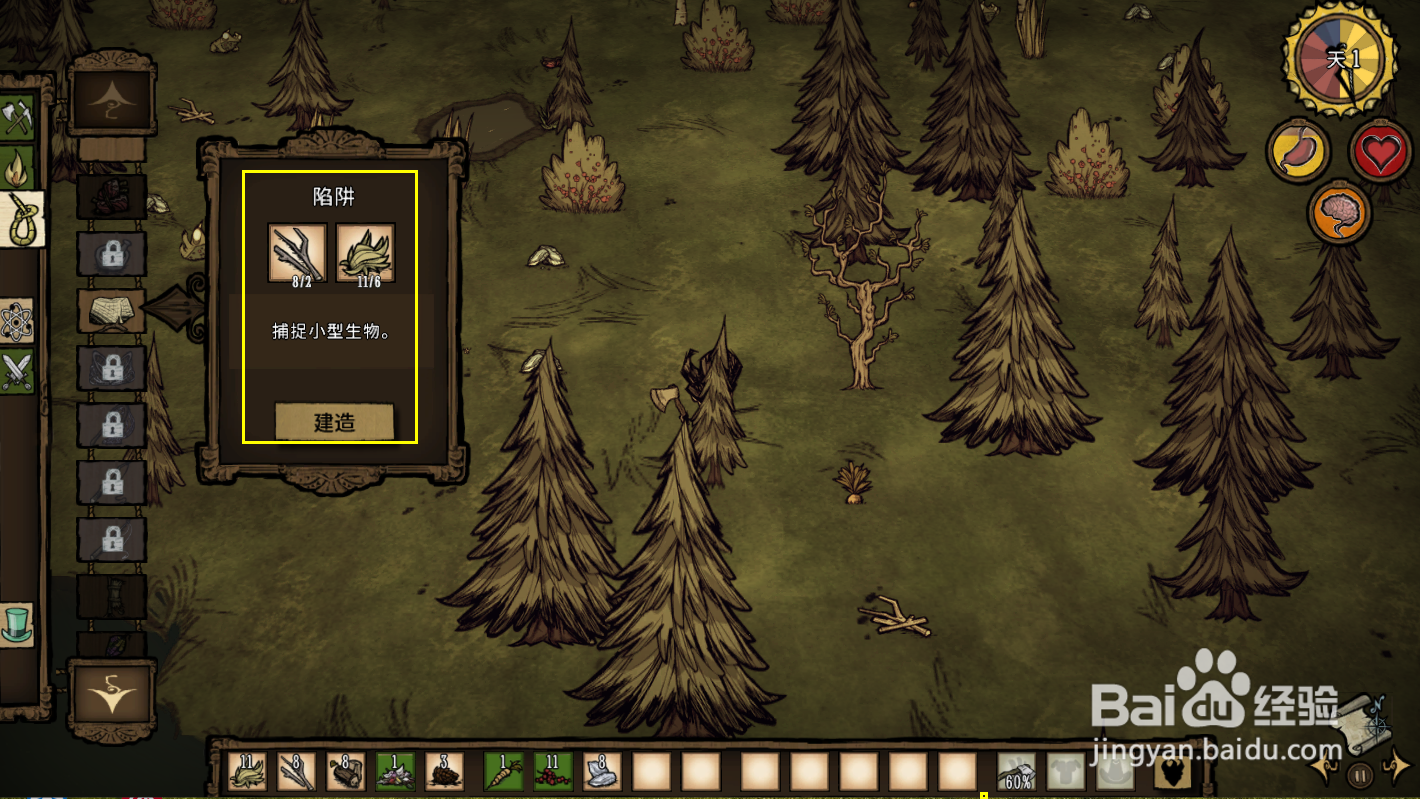1420x799 pixels.
Task: Click the equipped axe hand slot
Action: coord(1017,771)
